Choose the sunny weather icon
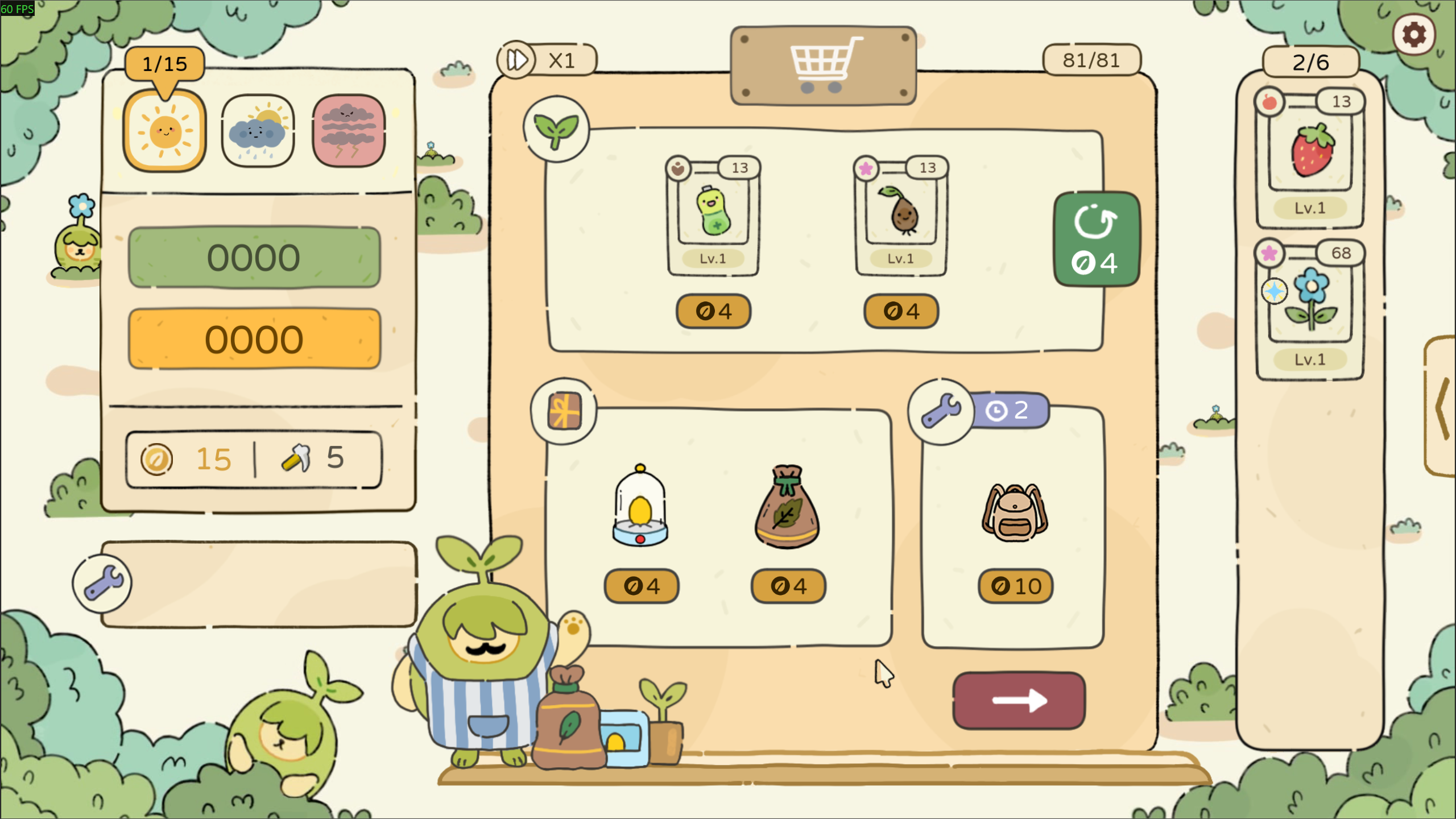 pyautogui.click(x=165, y=131)
